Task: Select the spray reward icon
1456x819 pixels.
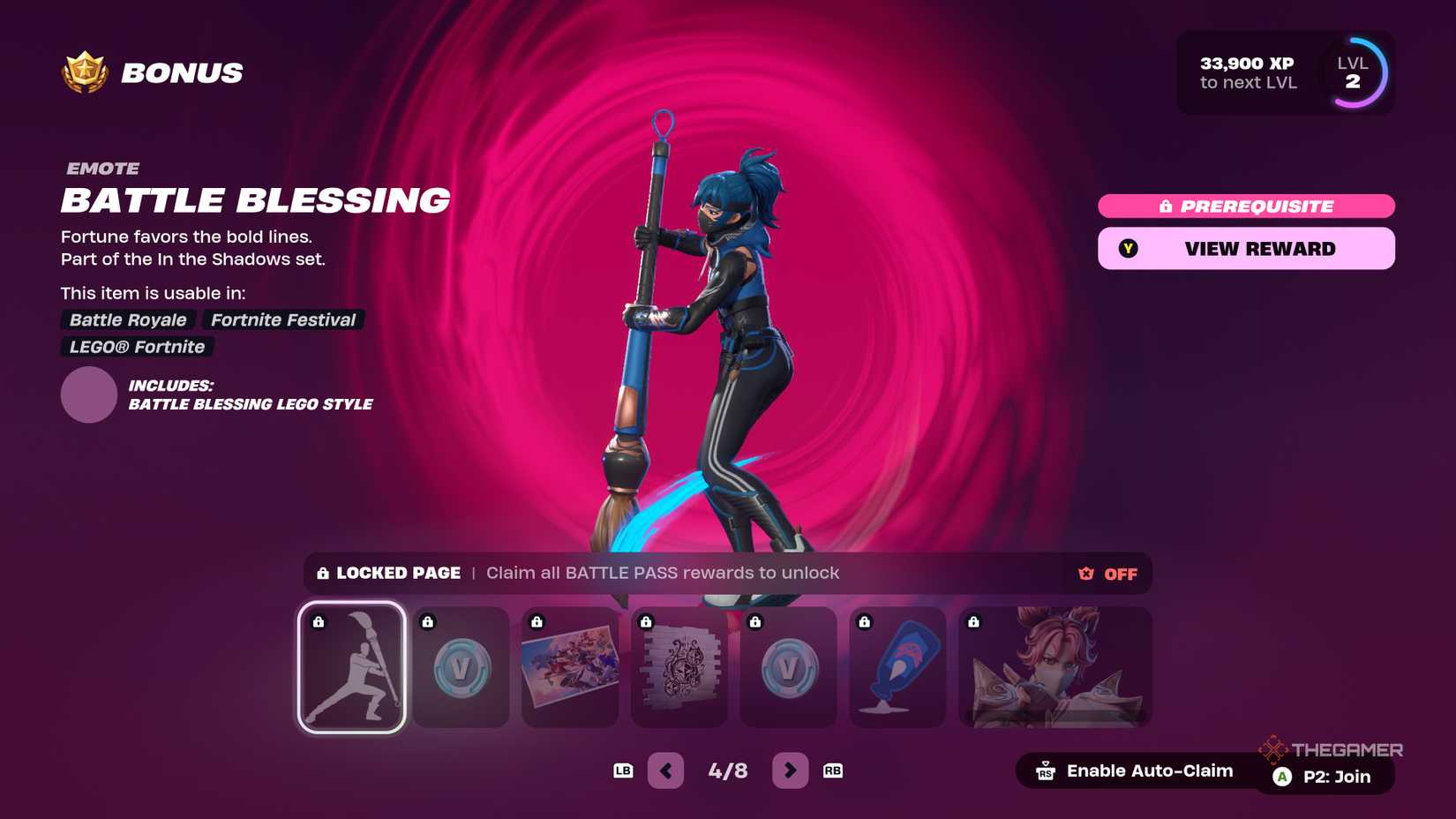Action: (679, 668)
